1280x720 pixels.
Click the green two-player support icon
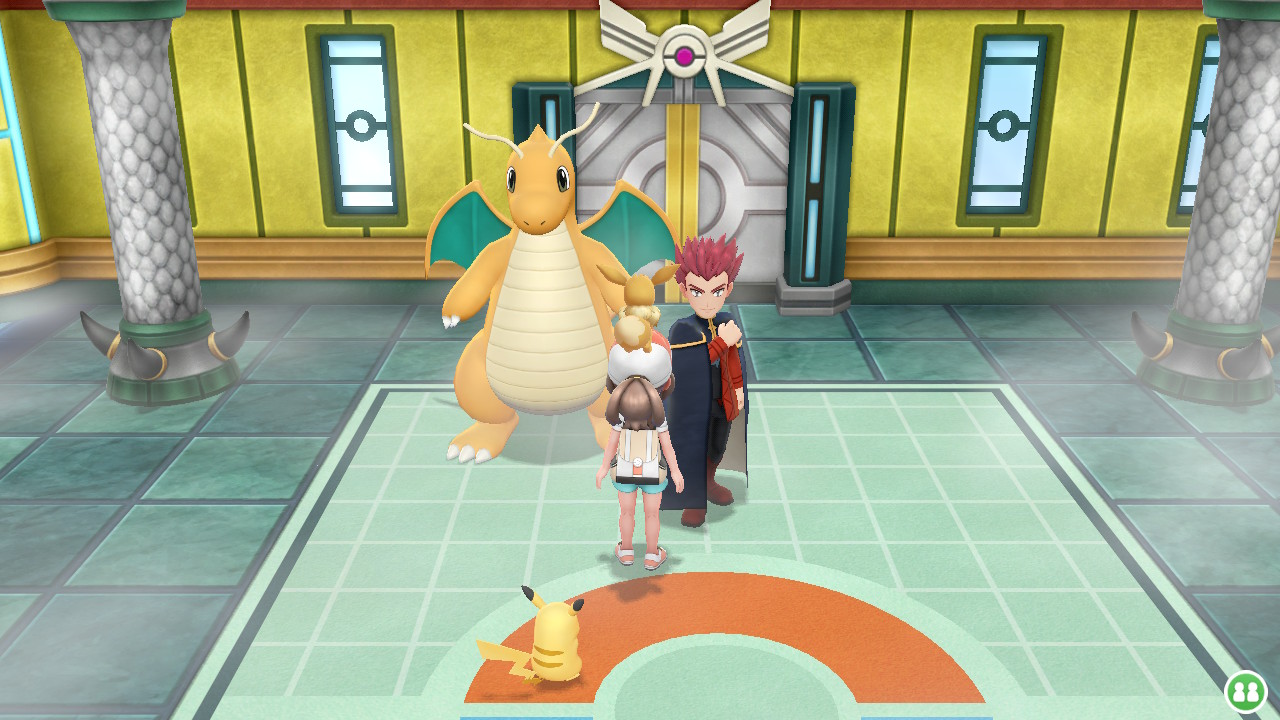pos(1245,691)
